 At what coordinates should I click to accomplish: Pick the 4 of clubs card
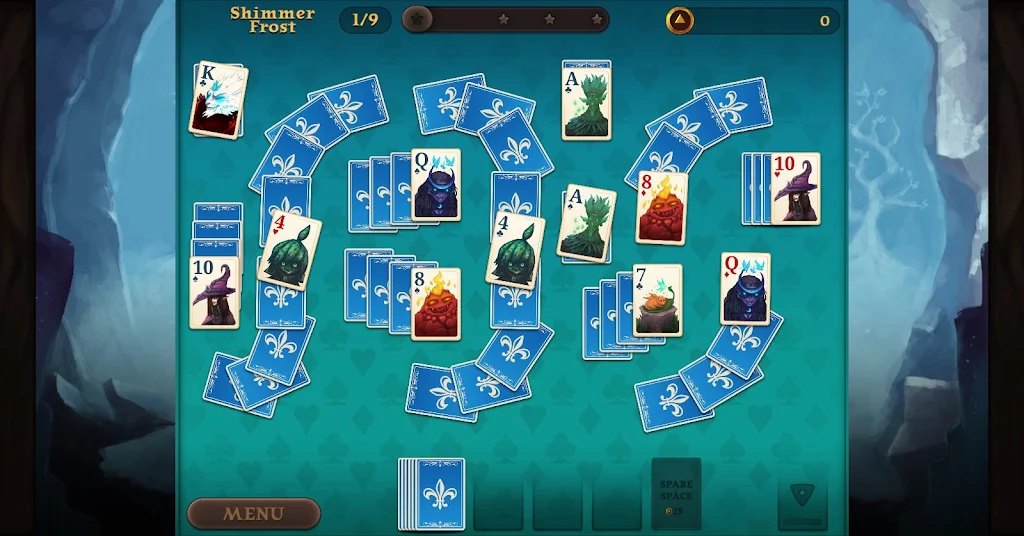coord(516,249)
